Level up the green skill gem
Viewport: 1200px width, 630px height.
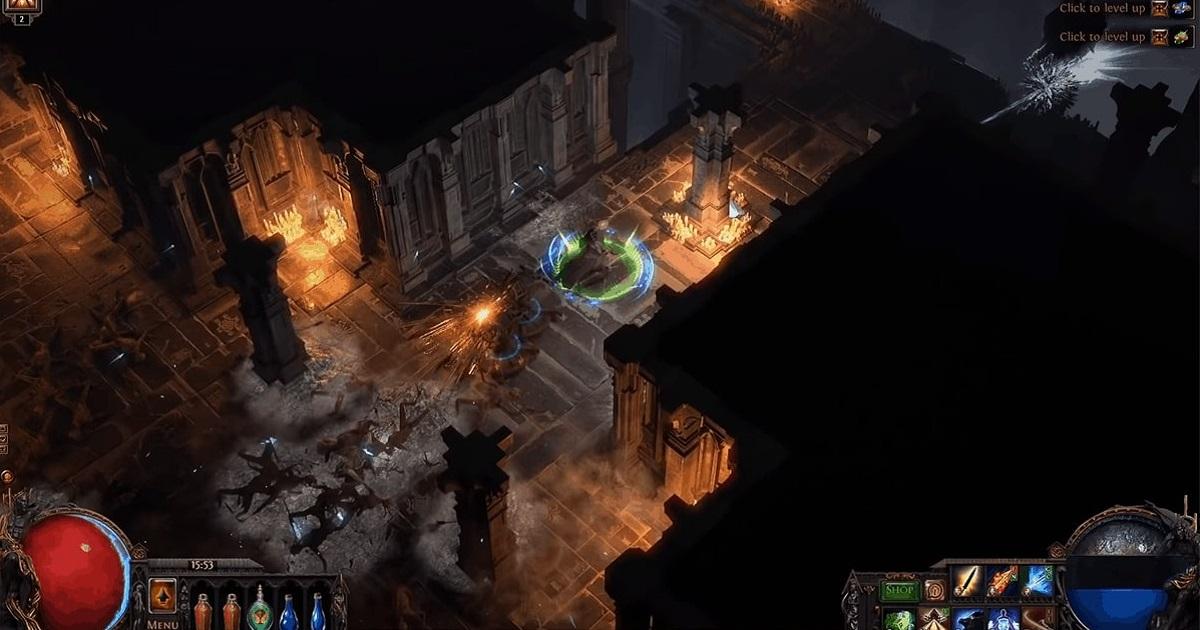click(1160, 37)
